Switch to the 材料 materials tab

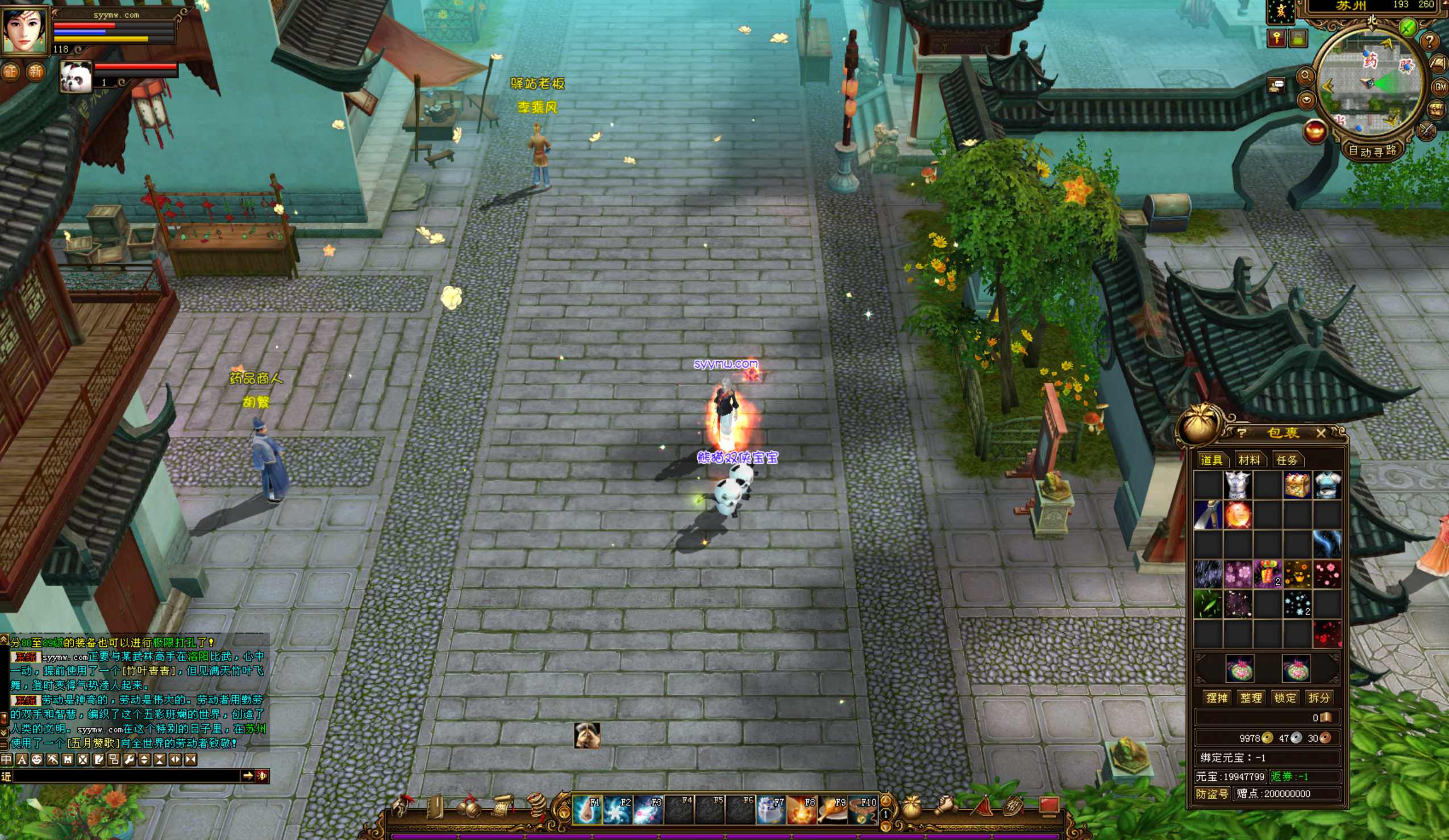(x=1249, y=460)
